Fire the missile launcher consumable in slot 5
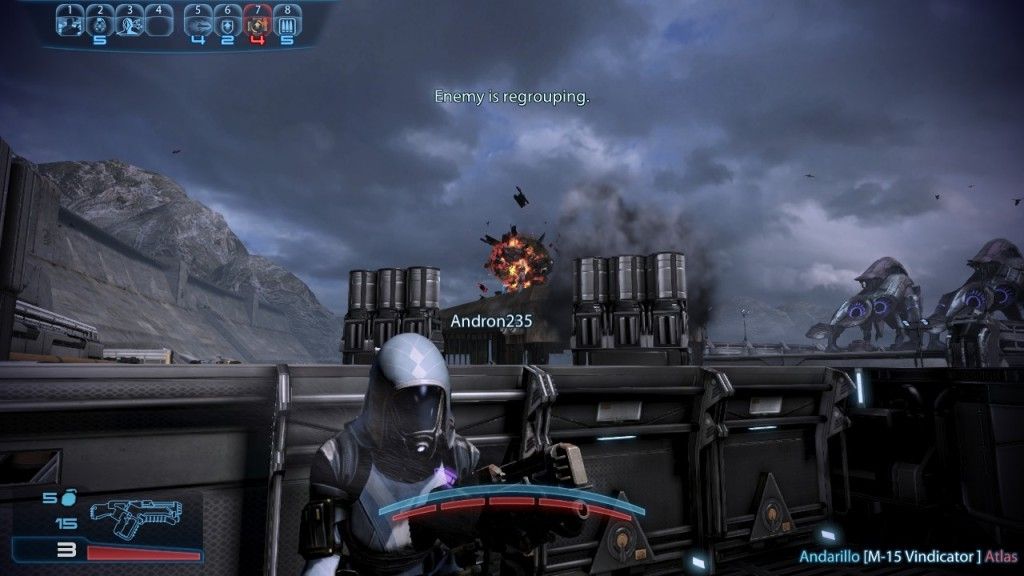1024x576 pixels. (x=197, y=24)
